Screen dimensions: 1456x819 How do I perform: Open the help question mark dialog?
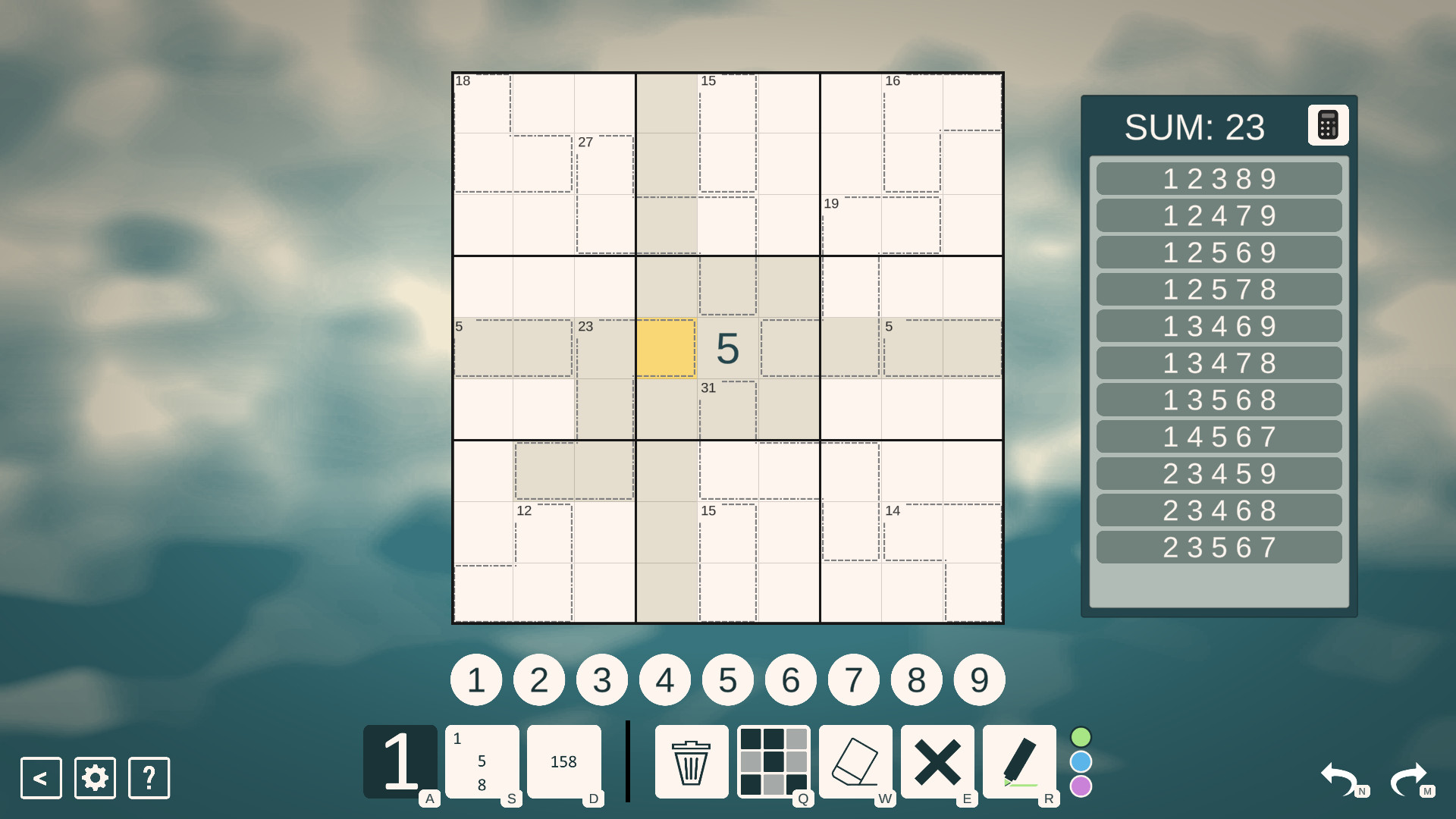149,778
